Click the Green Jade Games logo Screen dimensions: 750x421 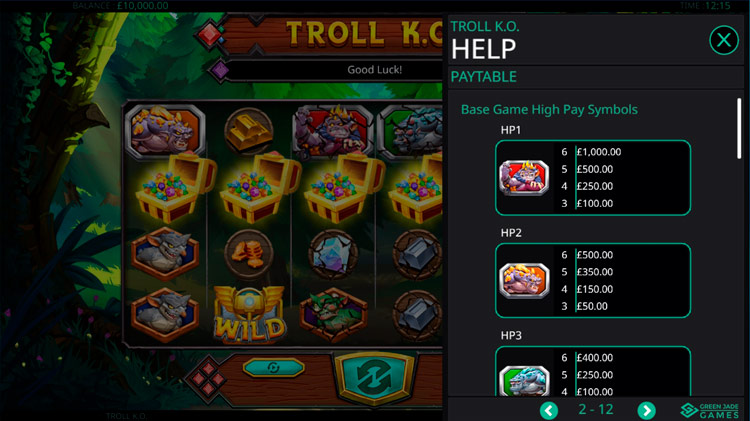(711, 410)
